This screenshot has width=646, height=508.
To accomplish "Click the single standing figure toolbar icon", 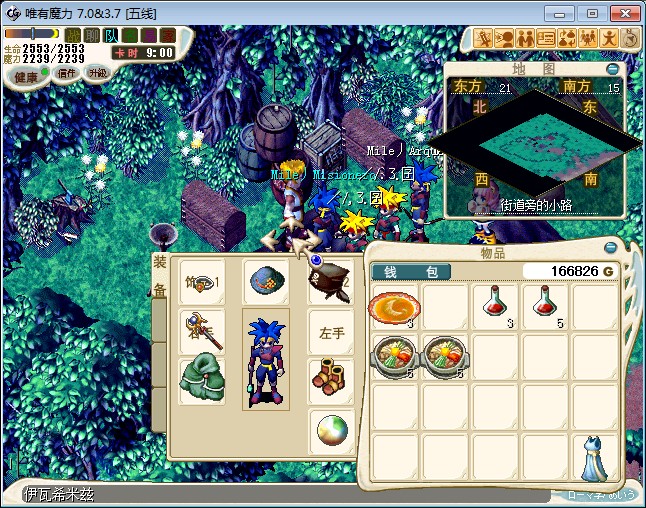I will pyautogui.click(x=609, y=38).
